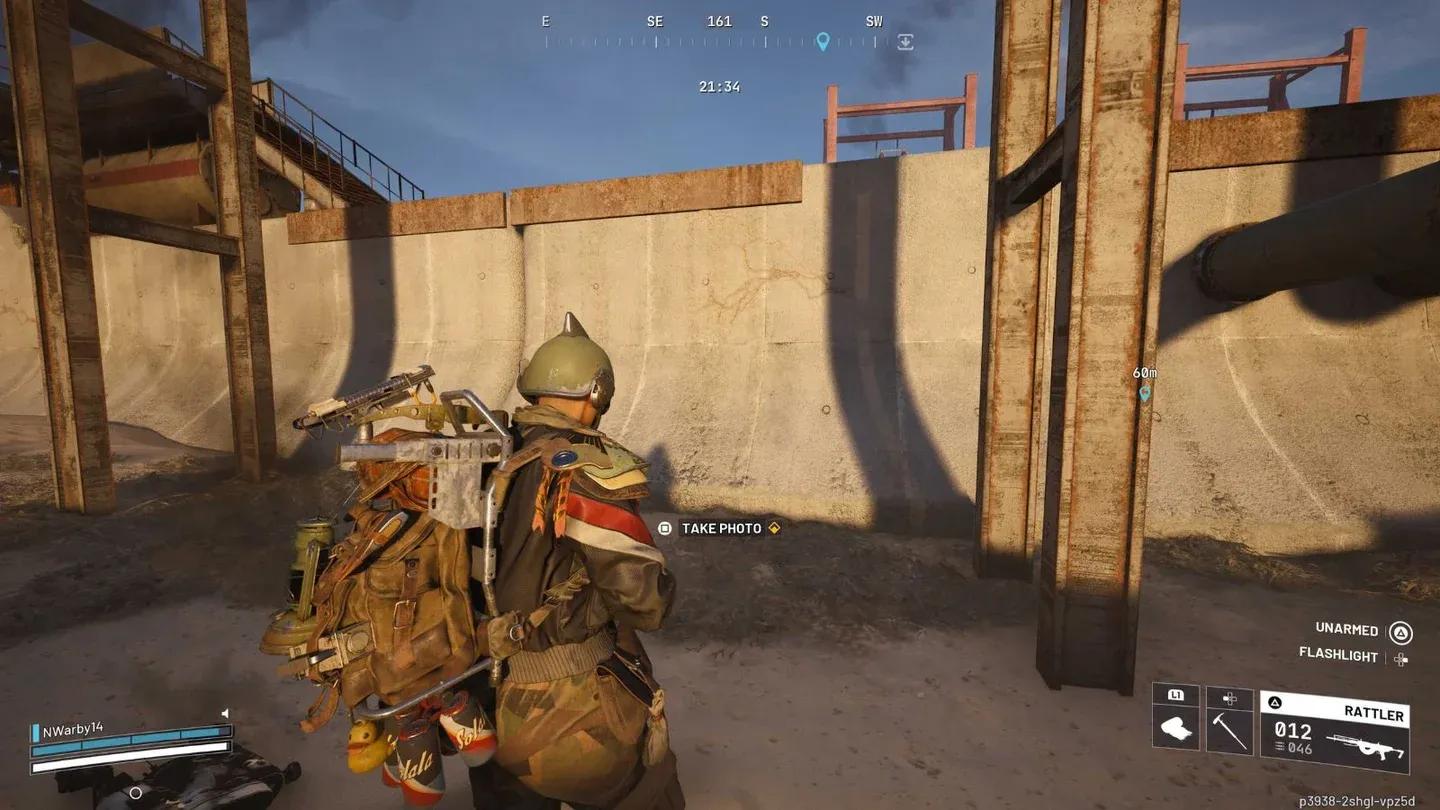This screenshot has height=810, width=1440.
Task: Click the TAKE PHOTO prompt label
Action: coord(721,528)
